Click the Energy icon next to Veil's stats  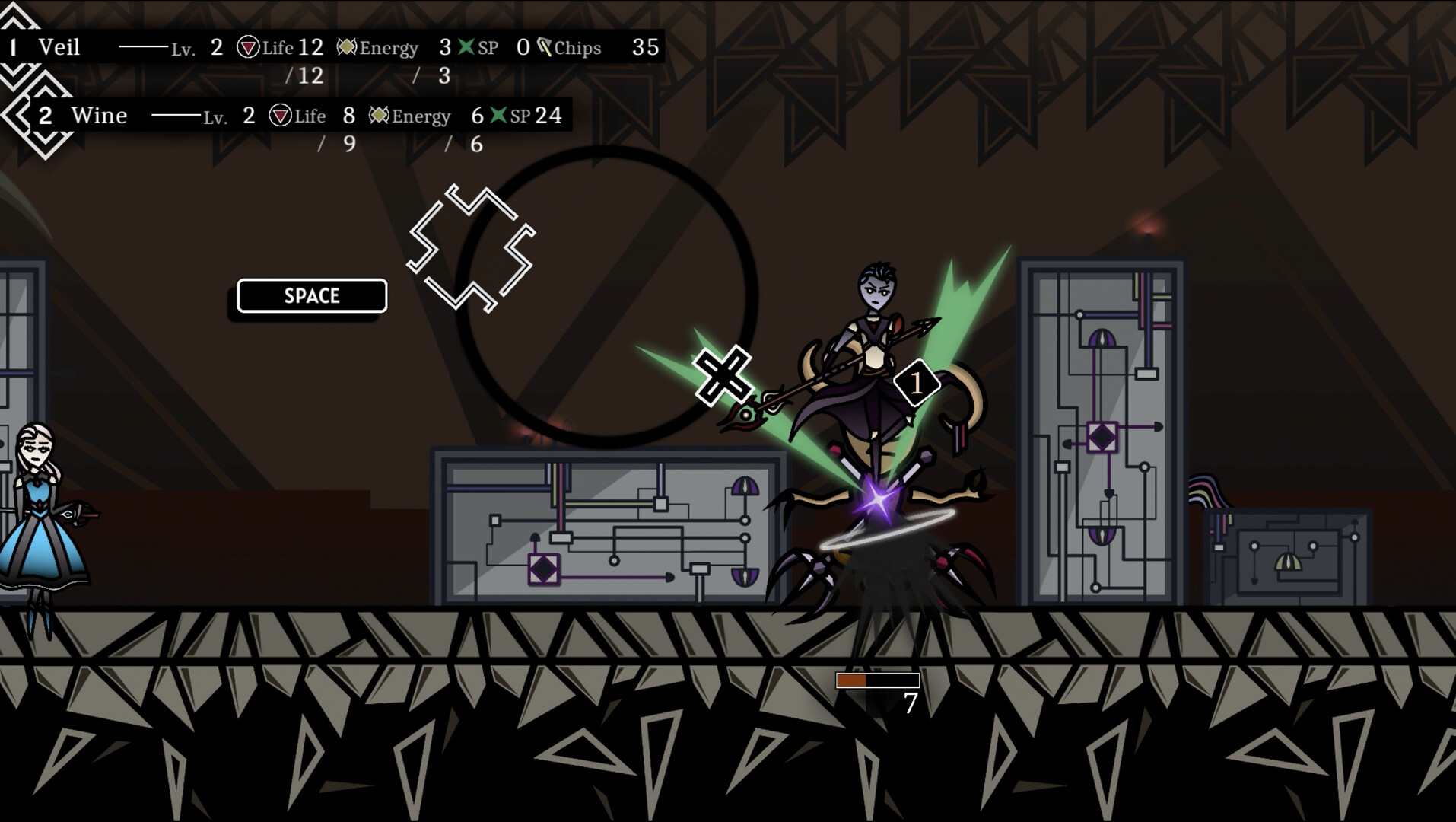pos(345,47)
